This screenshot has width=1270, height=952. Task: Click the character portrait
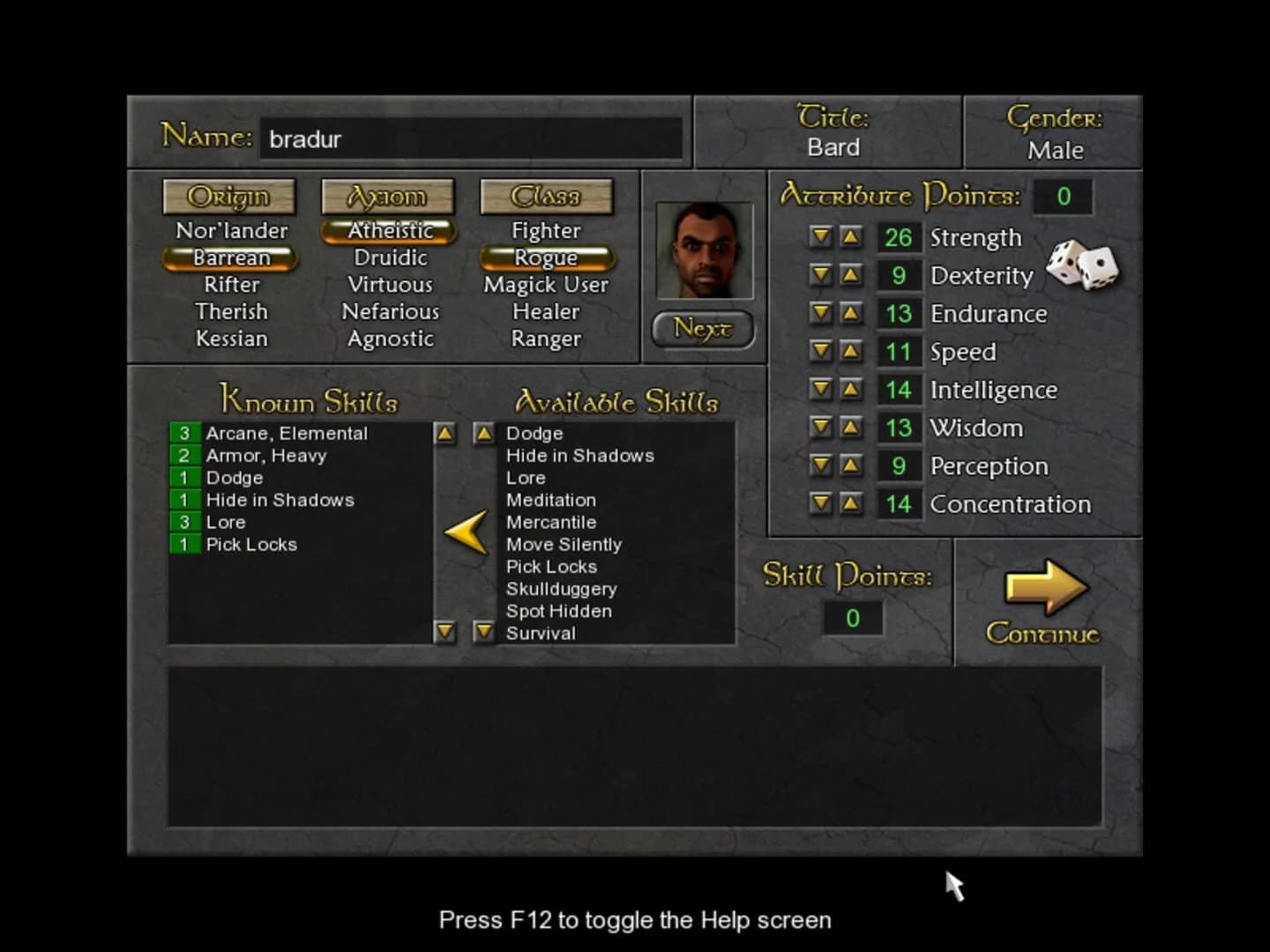click(704, 249)
